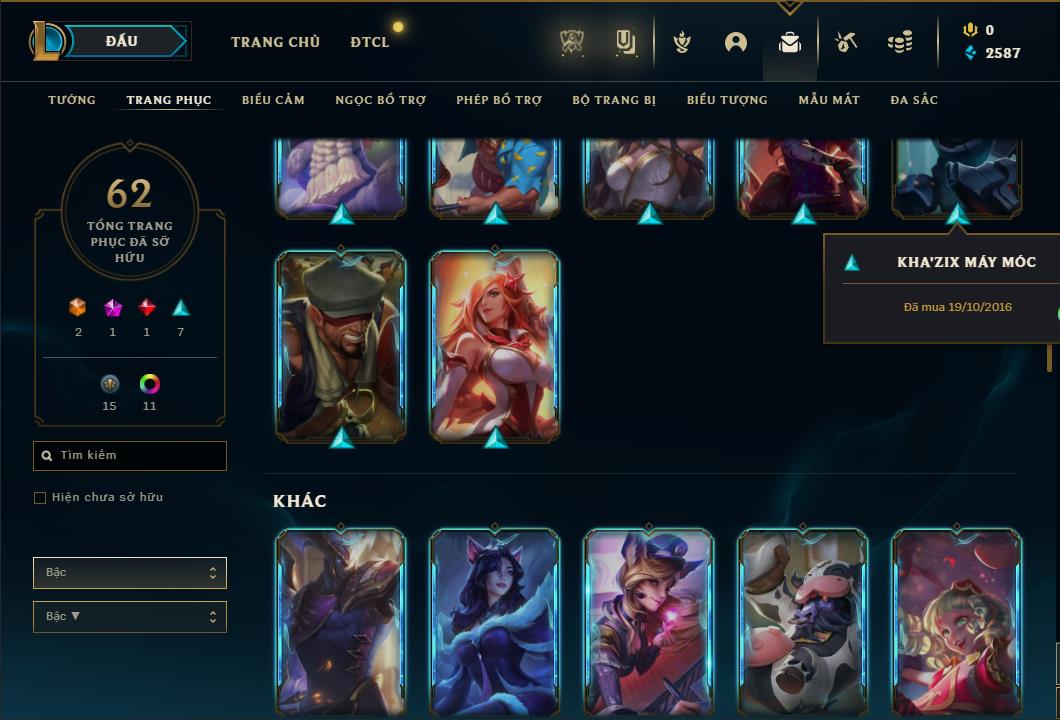Select the Miss Fortune skin card

click(495, 345)
